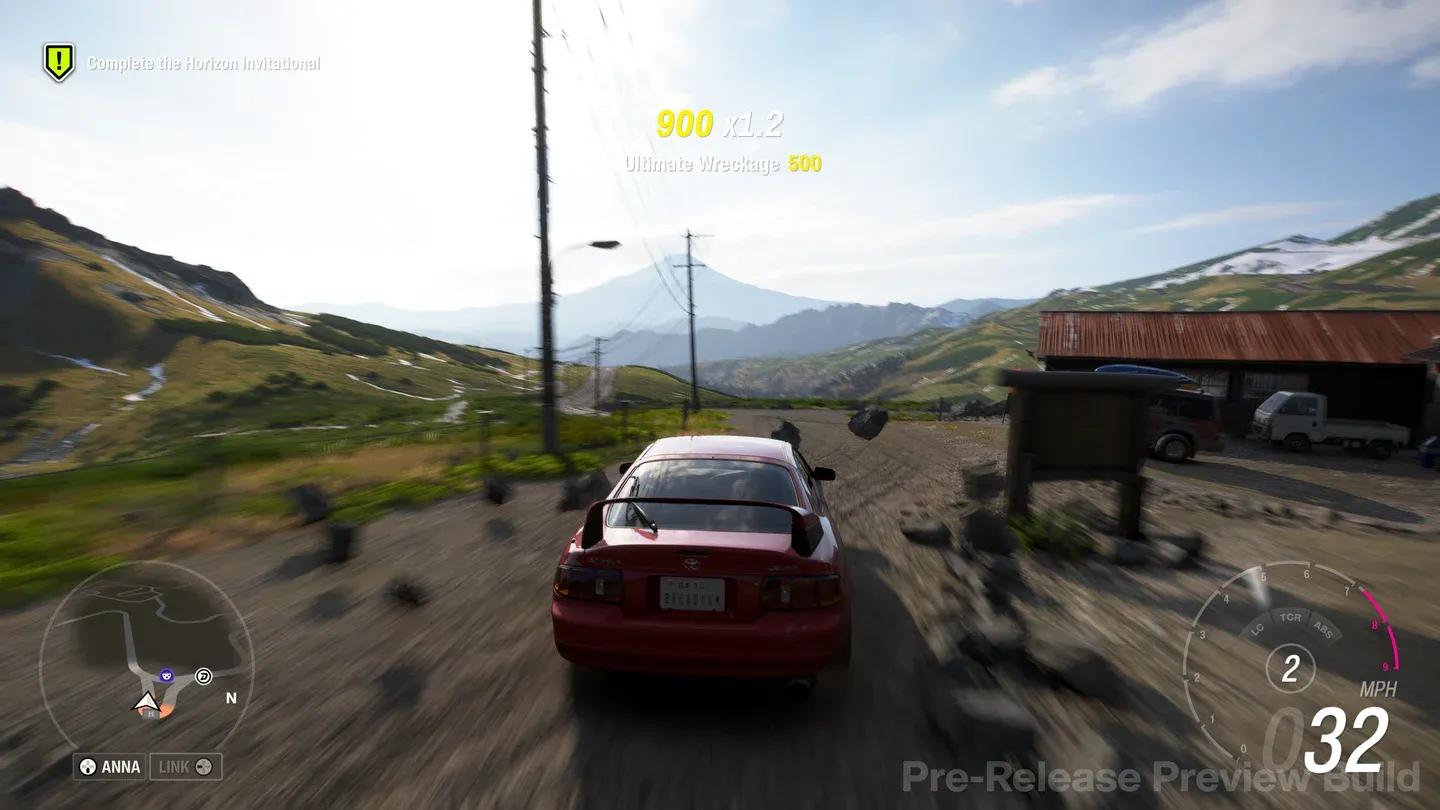This screenshot has width=1440, height=810.
Task: Click the ANNA headset icon
Action: pyautogui.click(x=86, y=765)
